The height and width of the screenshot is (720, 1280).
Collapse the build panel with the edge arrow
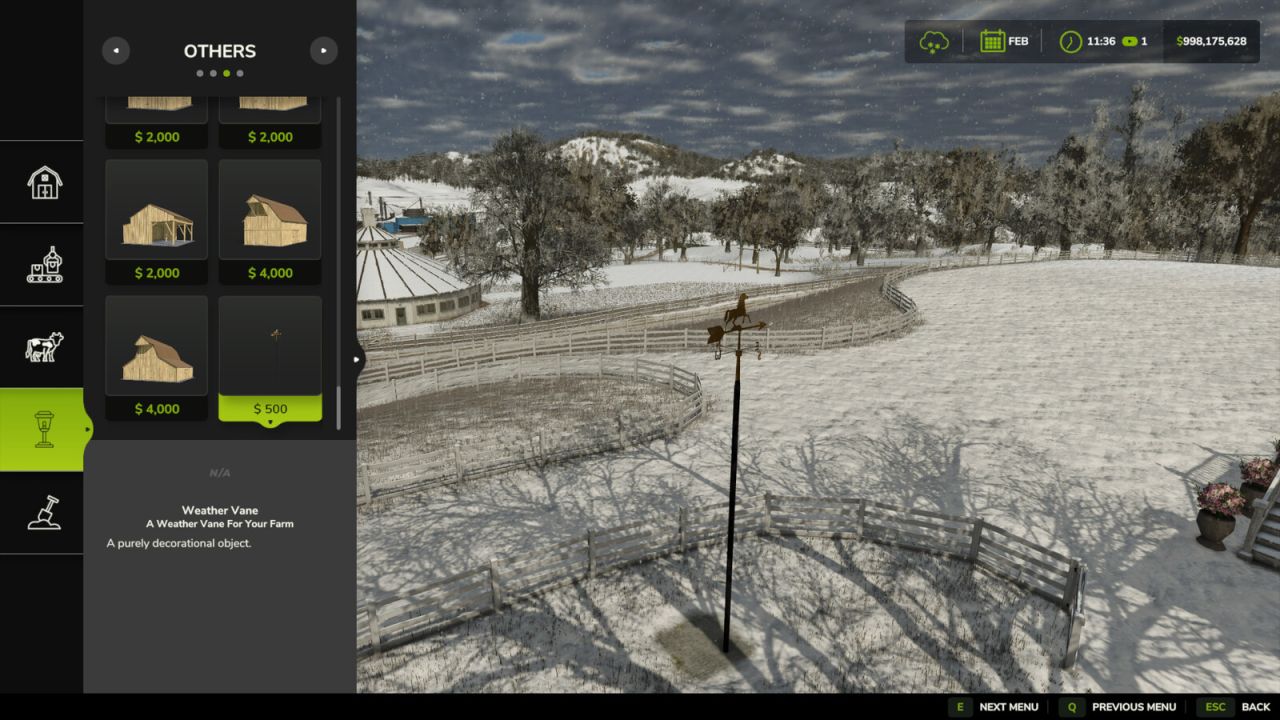click(358, 359)
